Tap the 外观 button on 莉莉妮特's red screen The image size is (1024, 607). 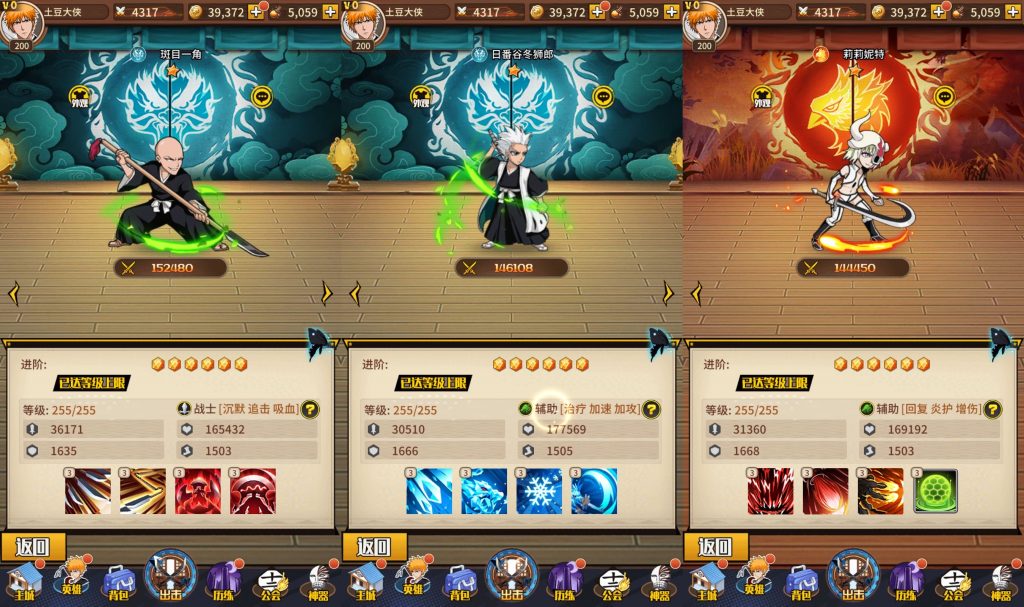[x=762, y=98]
